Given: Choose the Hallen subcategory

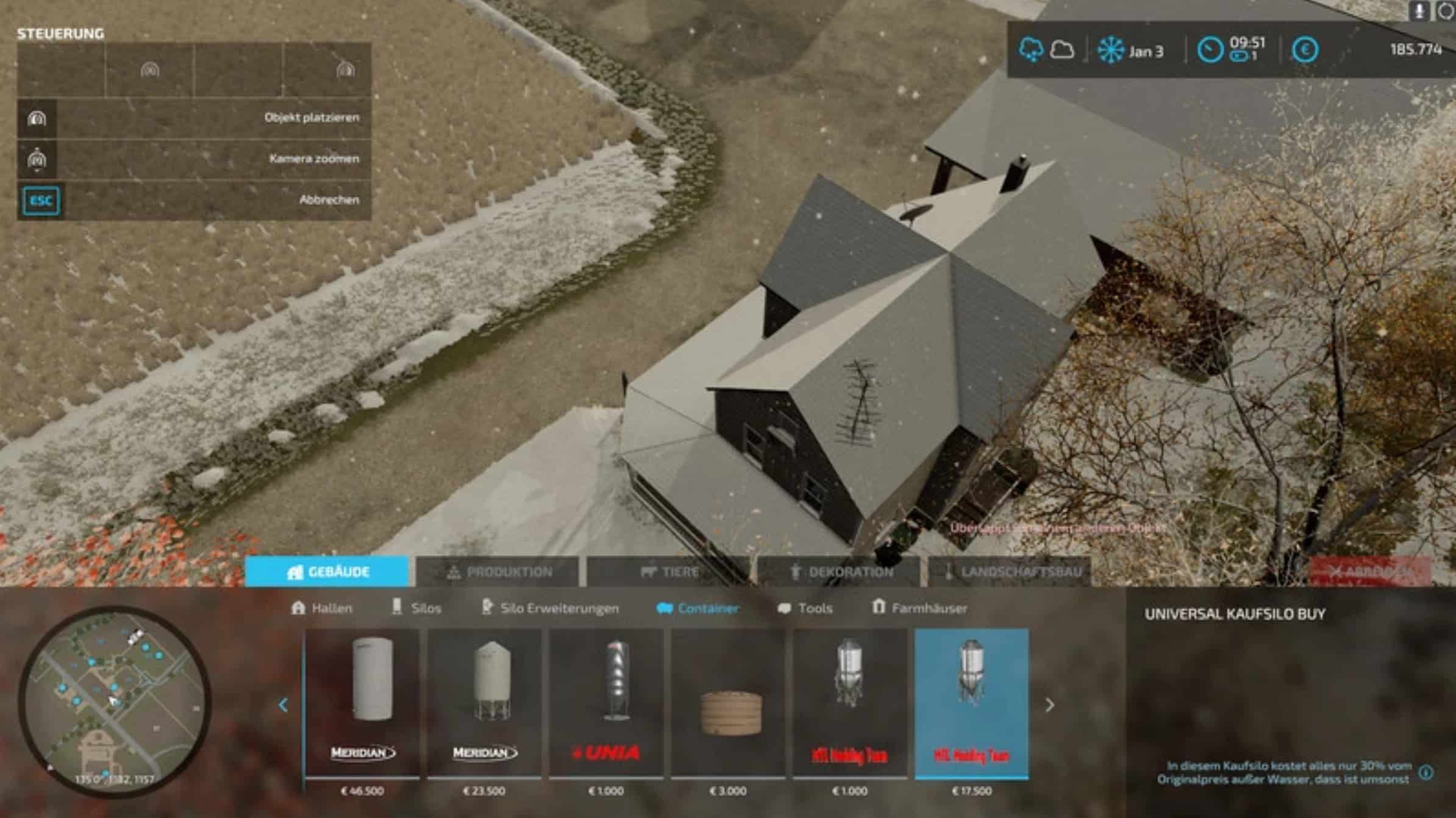Looking at the screenshot, I should tap(322, 608).
